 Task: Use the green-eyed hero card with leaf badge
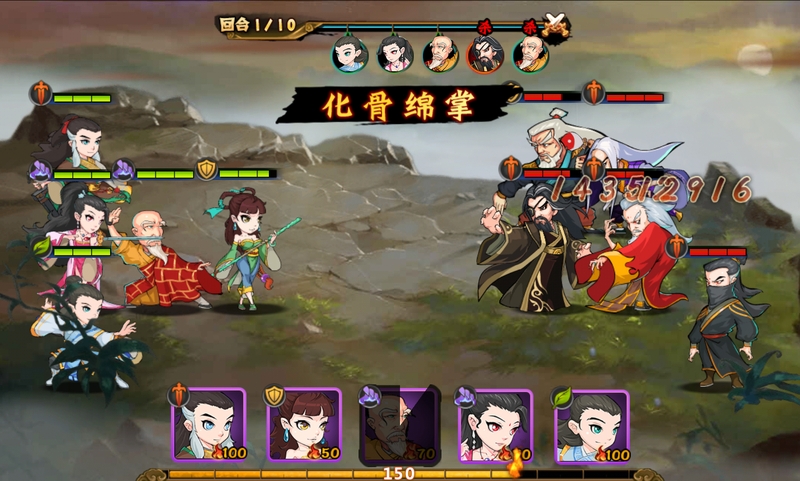click(x=592, y=425)
